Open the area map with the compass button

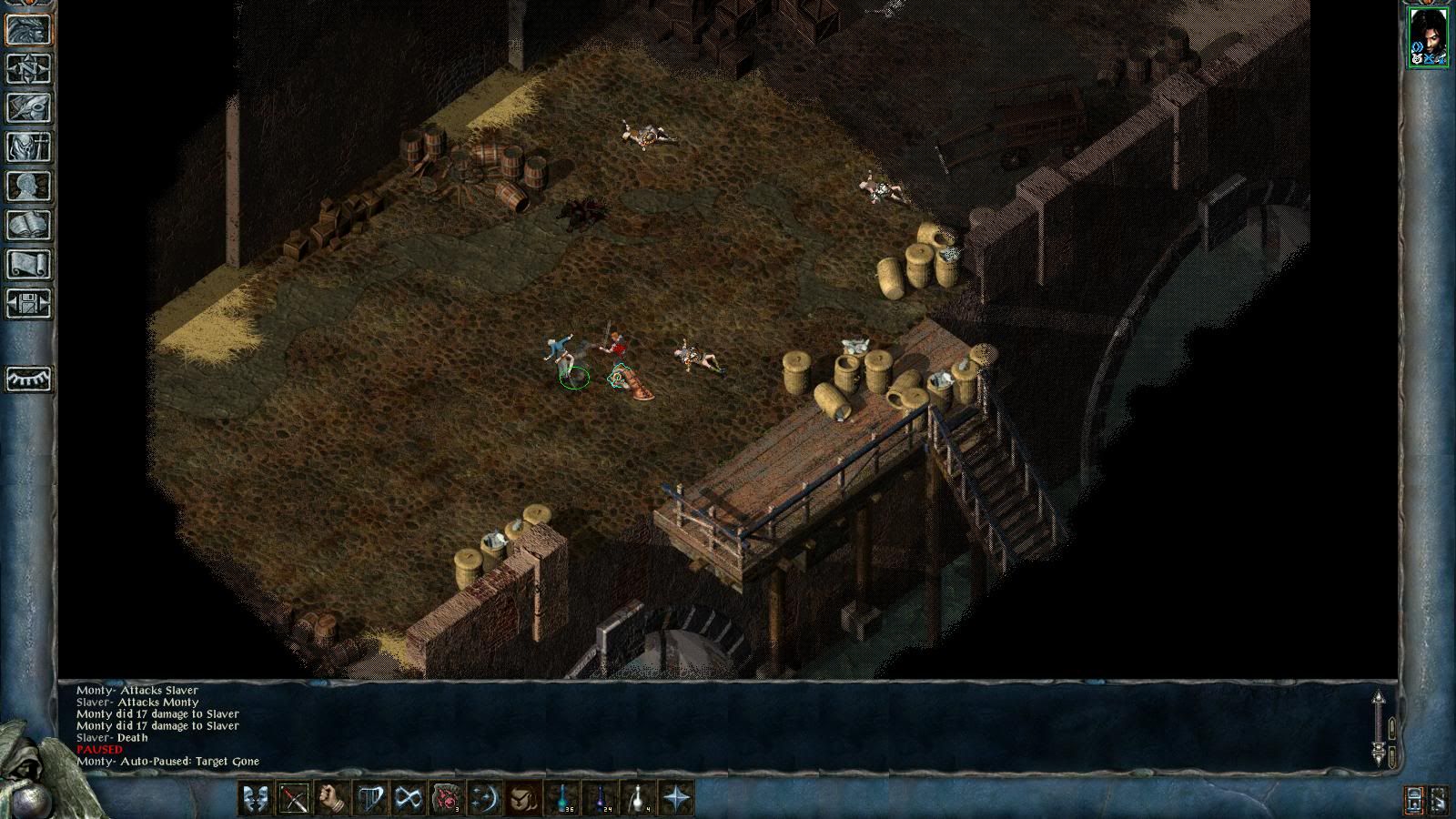[29, 69]
